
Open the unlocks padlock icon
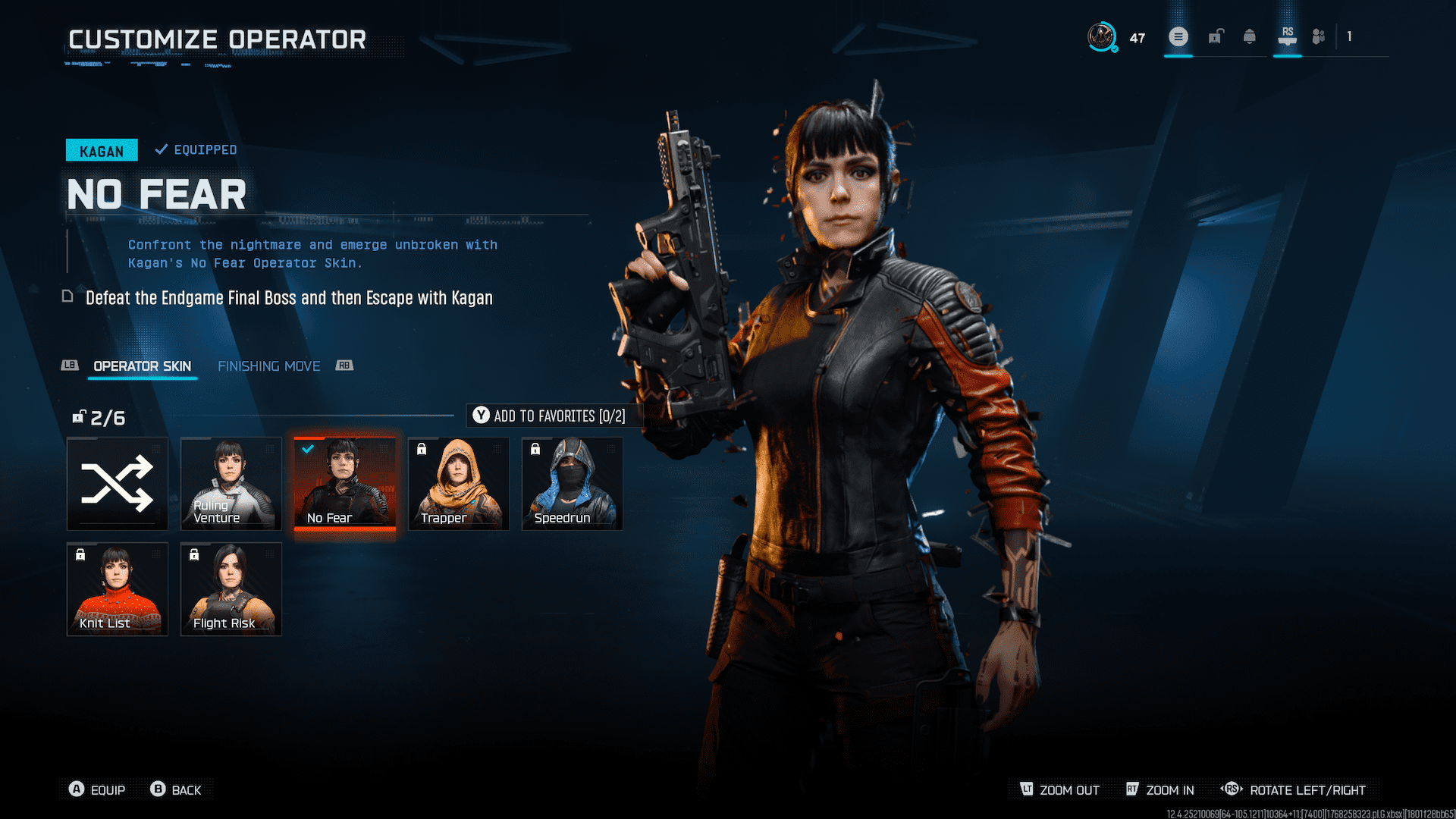pos(1216,36)
